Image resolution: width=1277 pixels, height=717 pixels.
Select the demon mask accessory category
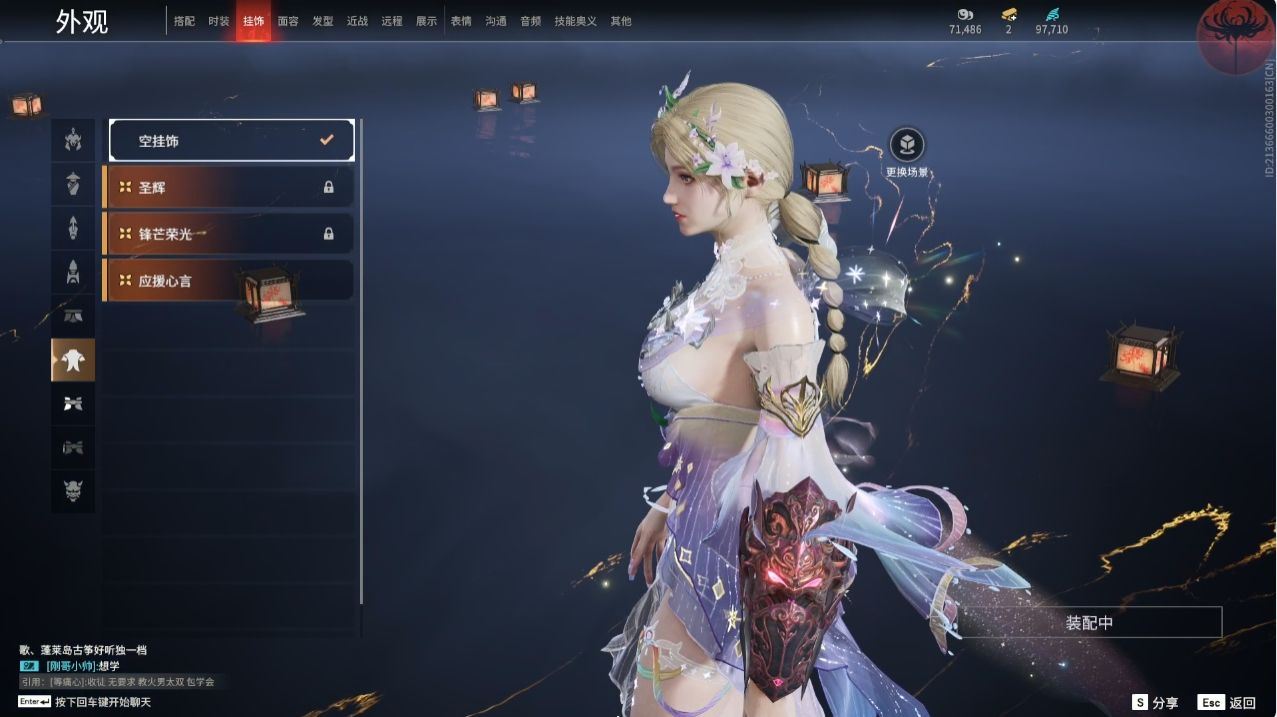(x=73, y=491)
